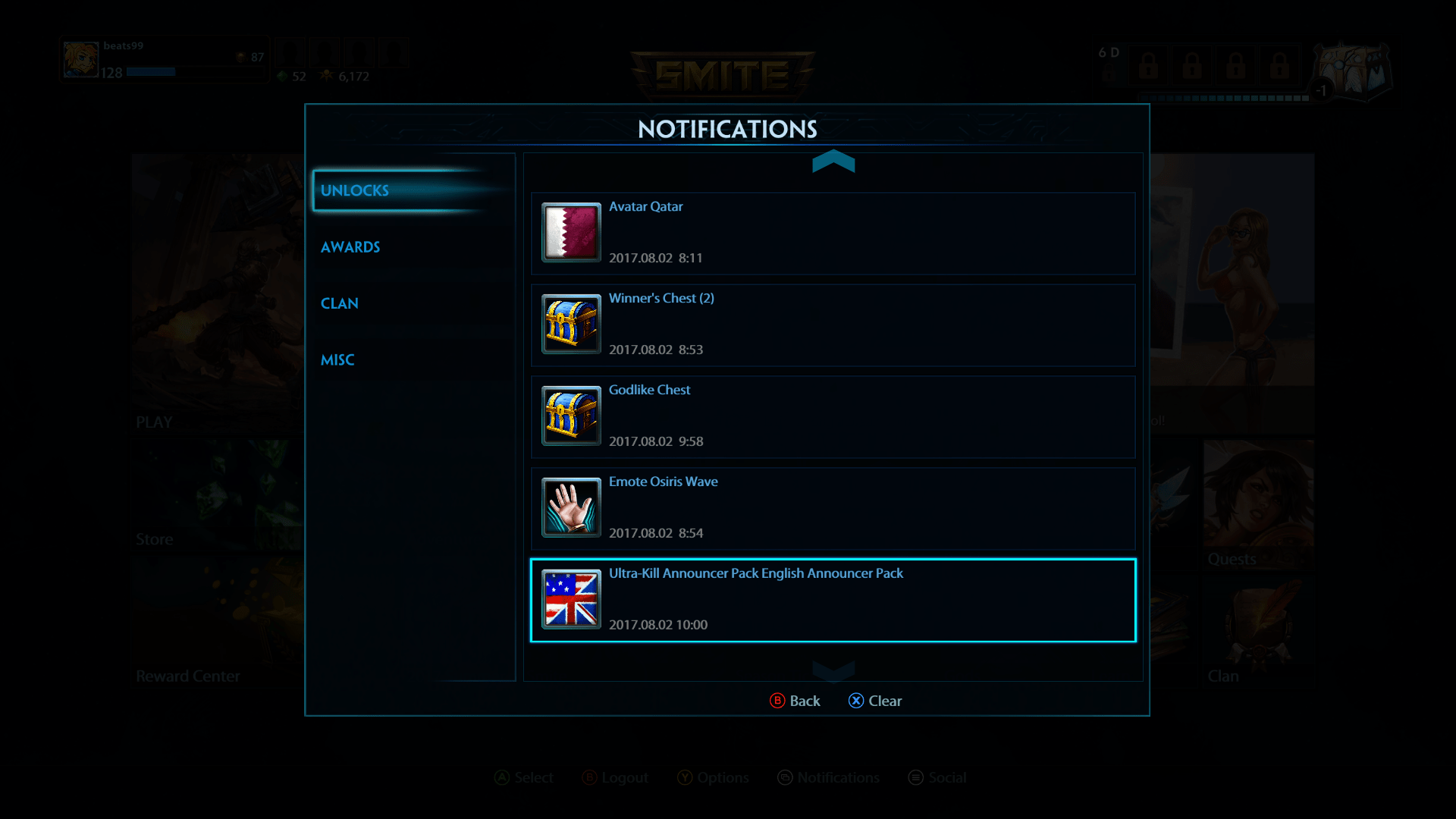Select the Godlike Chest notification entry
This screenshot has width=1456, height=819.
pyautogui.click(x=834, y=416)
